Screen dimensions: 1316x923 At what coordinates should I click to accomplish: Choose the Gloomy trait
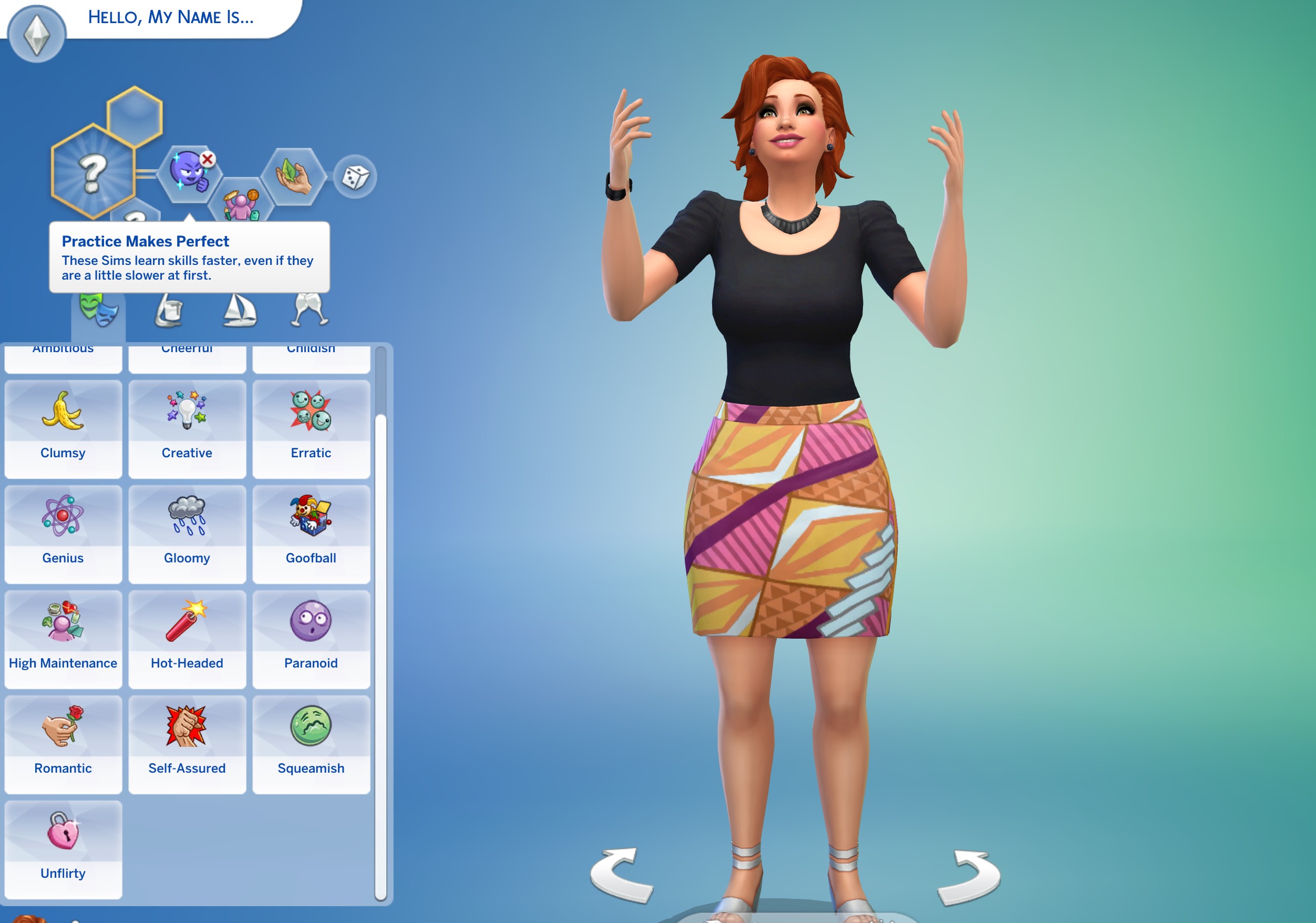187,534
